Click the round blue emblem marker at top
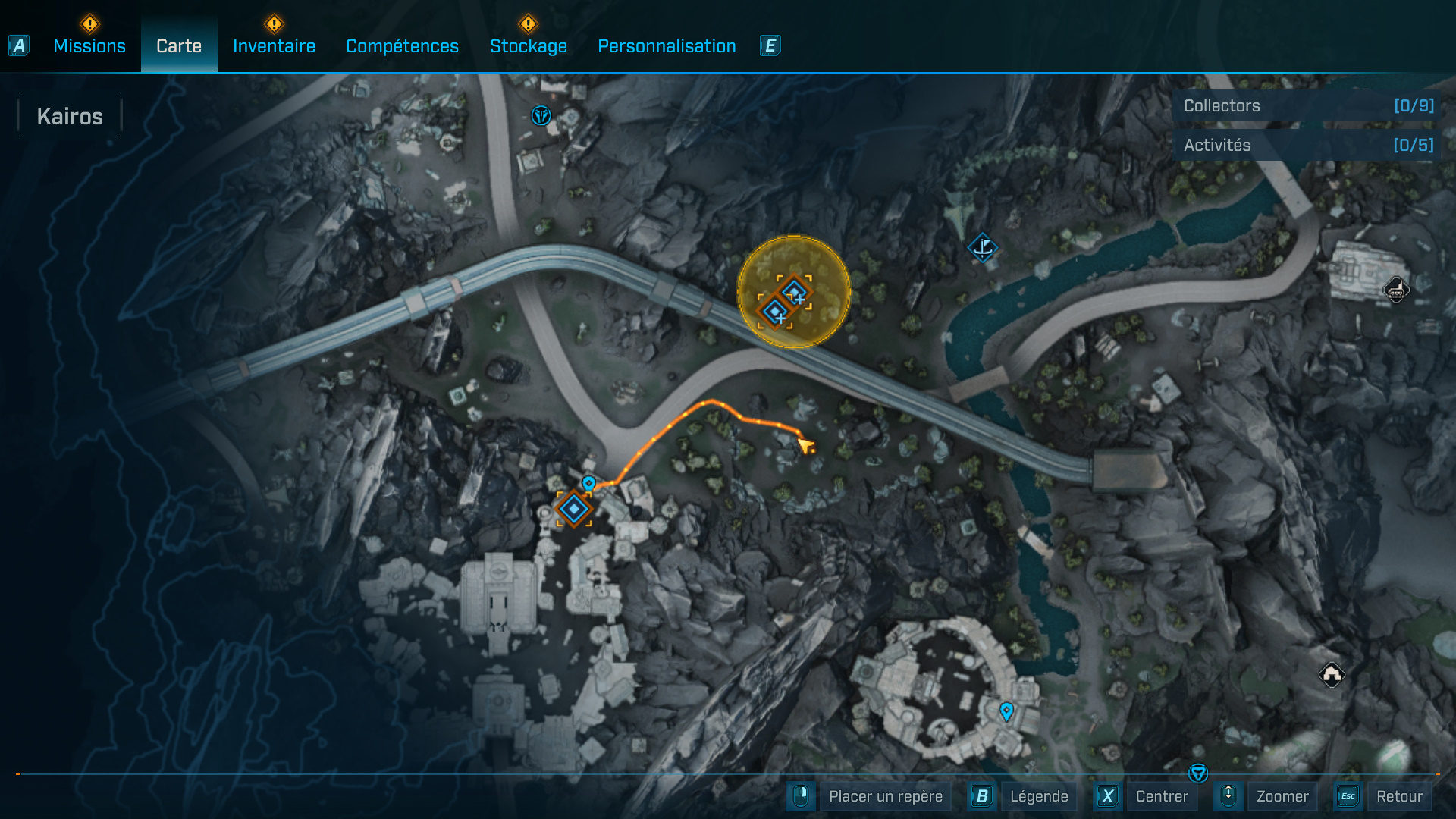1456x819 pixels. tap(541, 115)
